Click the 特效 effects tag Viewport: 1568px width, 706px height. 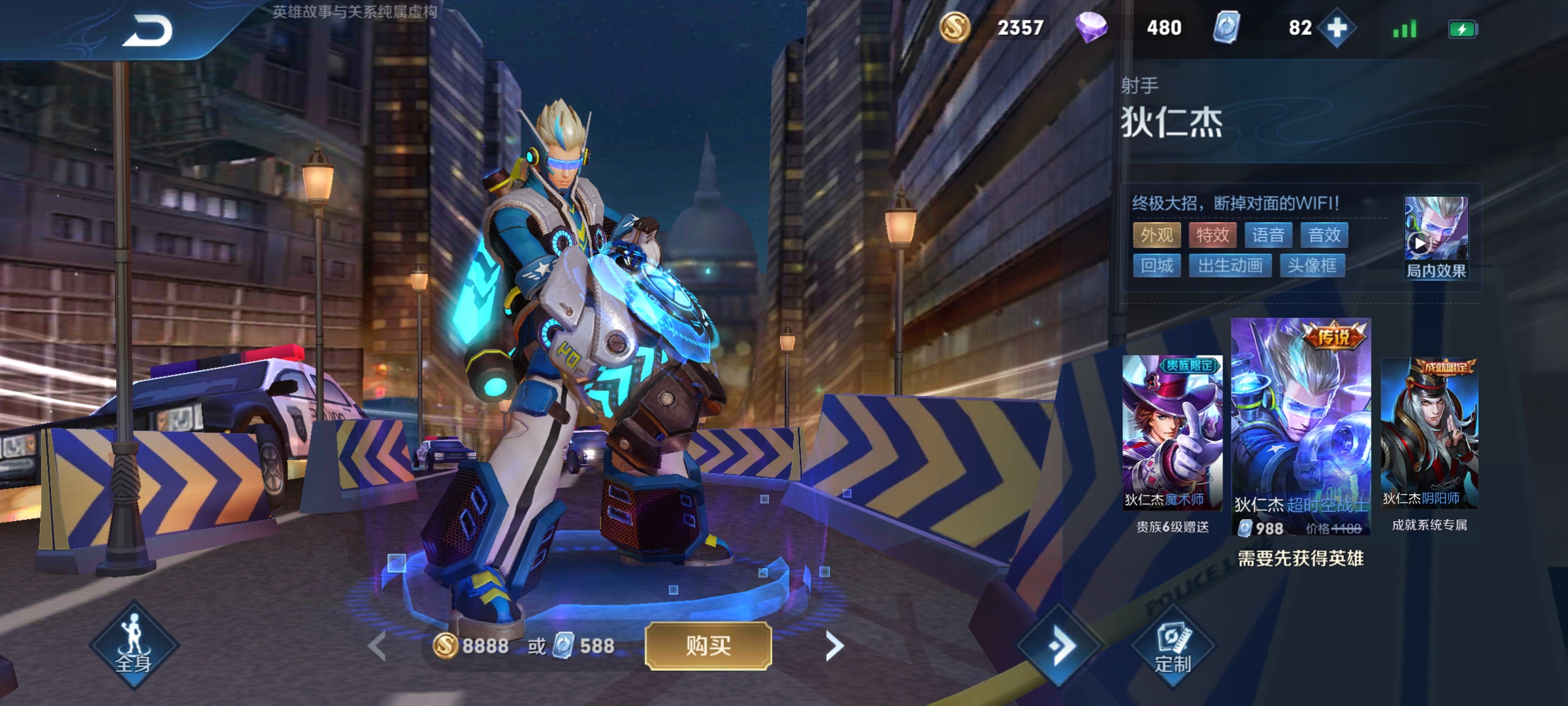point(1213,235)
